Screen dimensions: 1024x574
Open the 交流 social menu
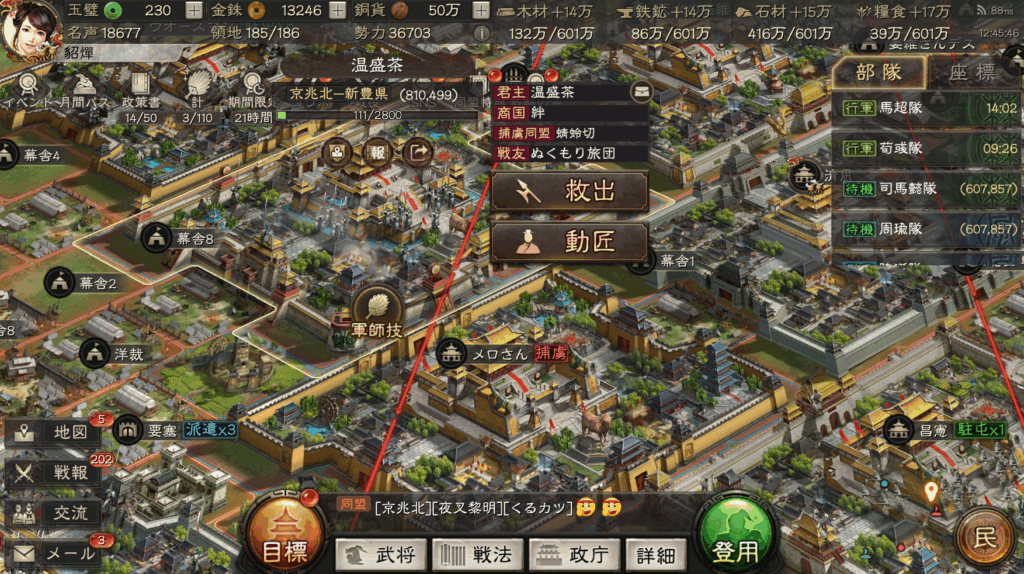(x=56, y=512)
